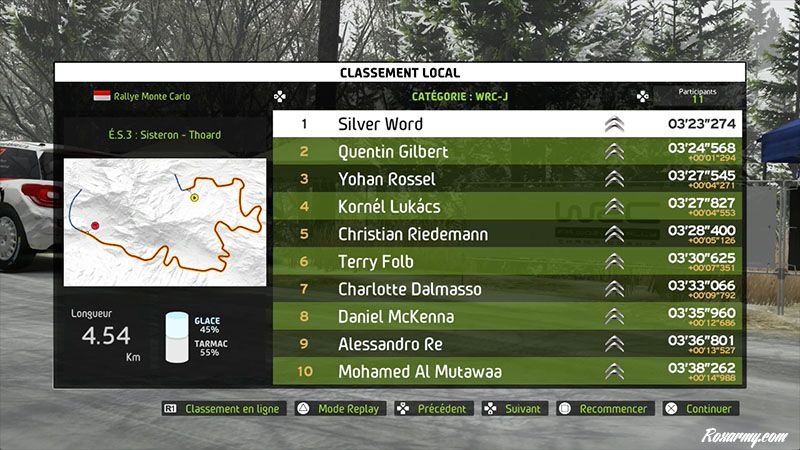The height and width of the screenshot is (450, 800).
Task: Change the WRC-J category selector
Action: point(459,97)
